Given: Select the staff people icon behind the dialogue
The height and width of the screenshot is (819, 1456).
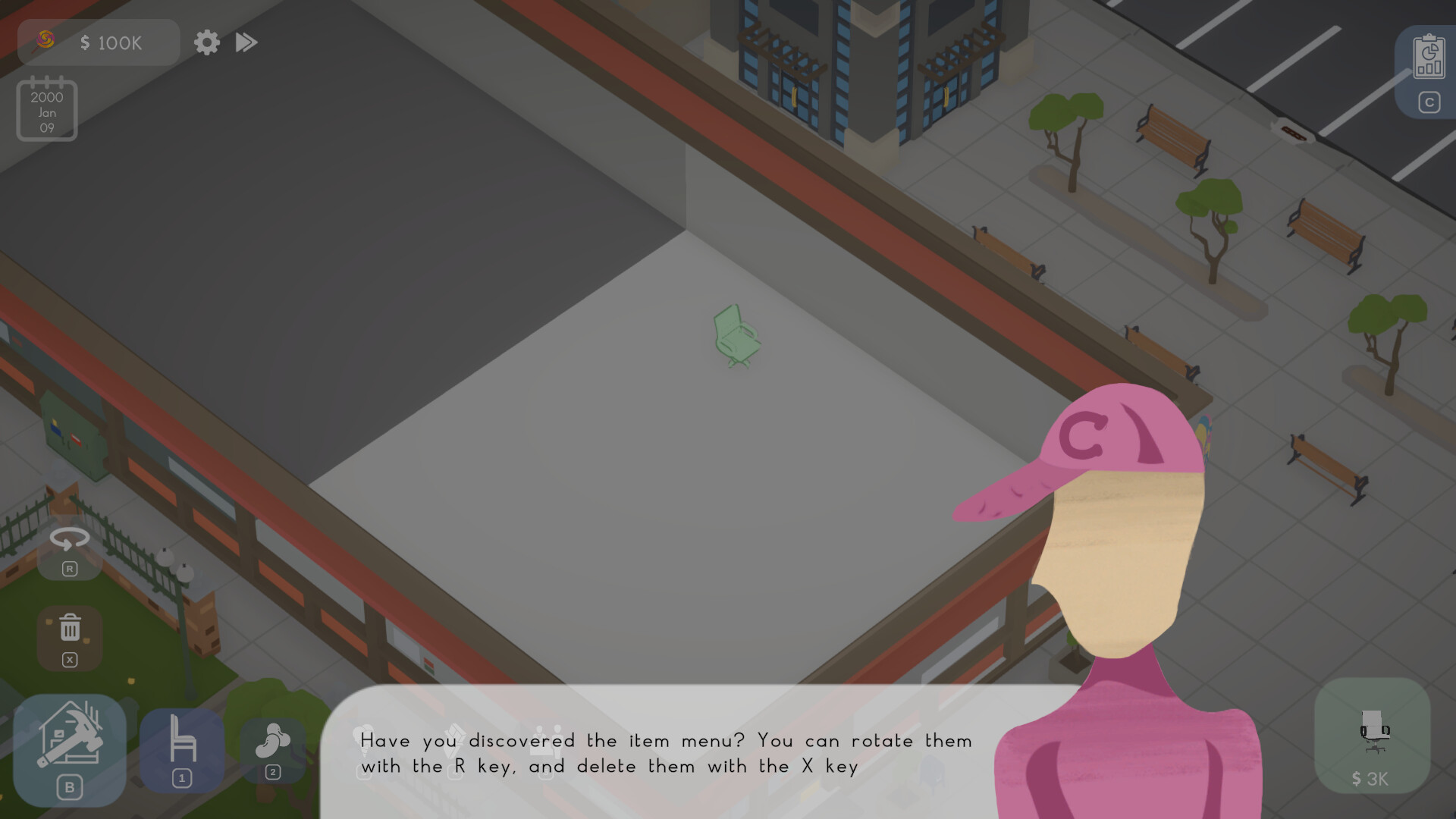Looking at the screenshot, I should tap(548, 739).
